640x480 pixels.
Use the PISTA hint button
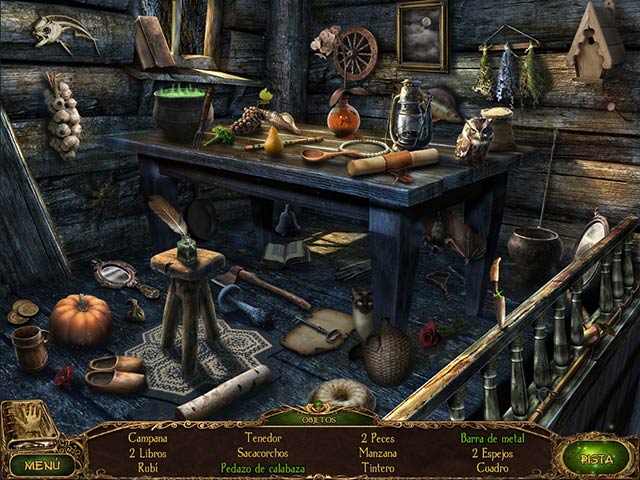(596, 457)
